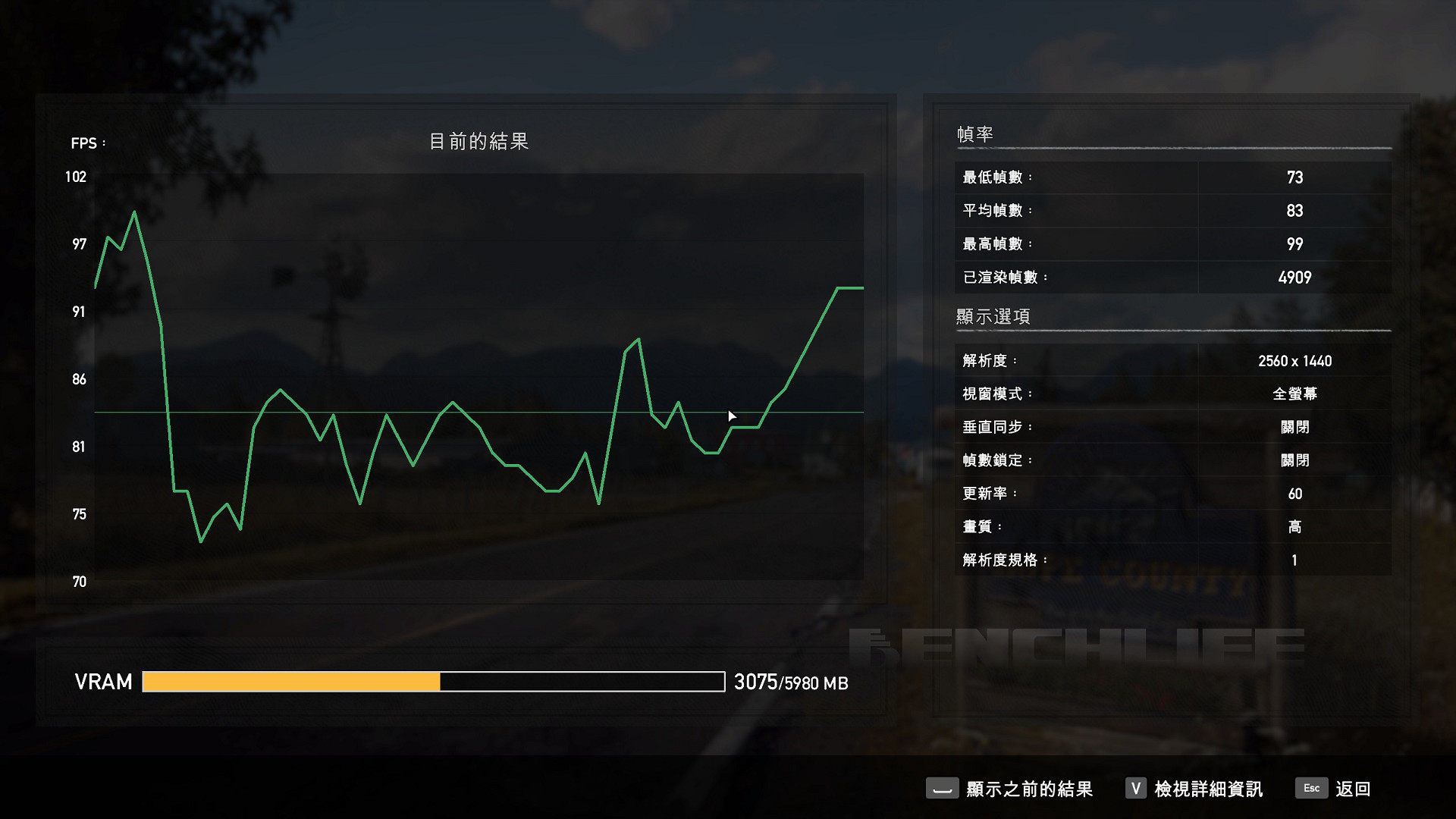Image resolution: width=1456 pixels, height=819 pixels.
Task: Click the VRAM label next to the bar
Action: (x=102, y=682)
